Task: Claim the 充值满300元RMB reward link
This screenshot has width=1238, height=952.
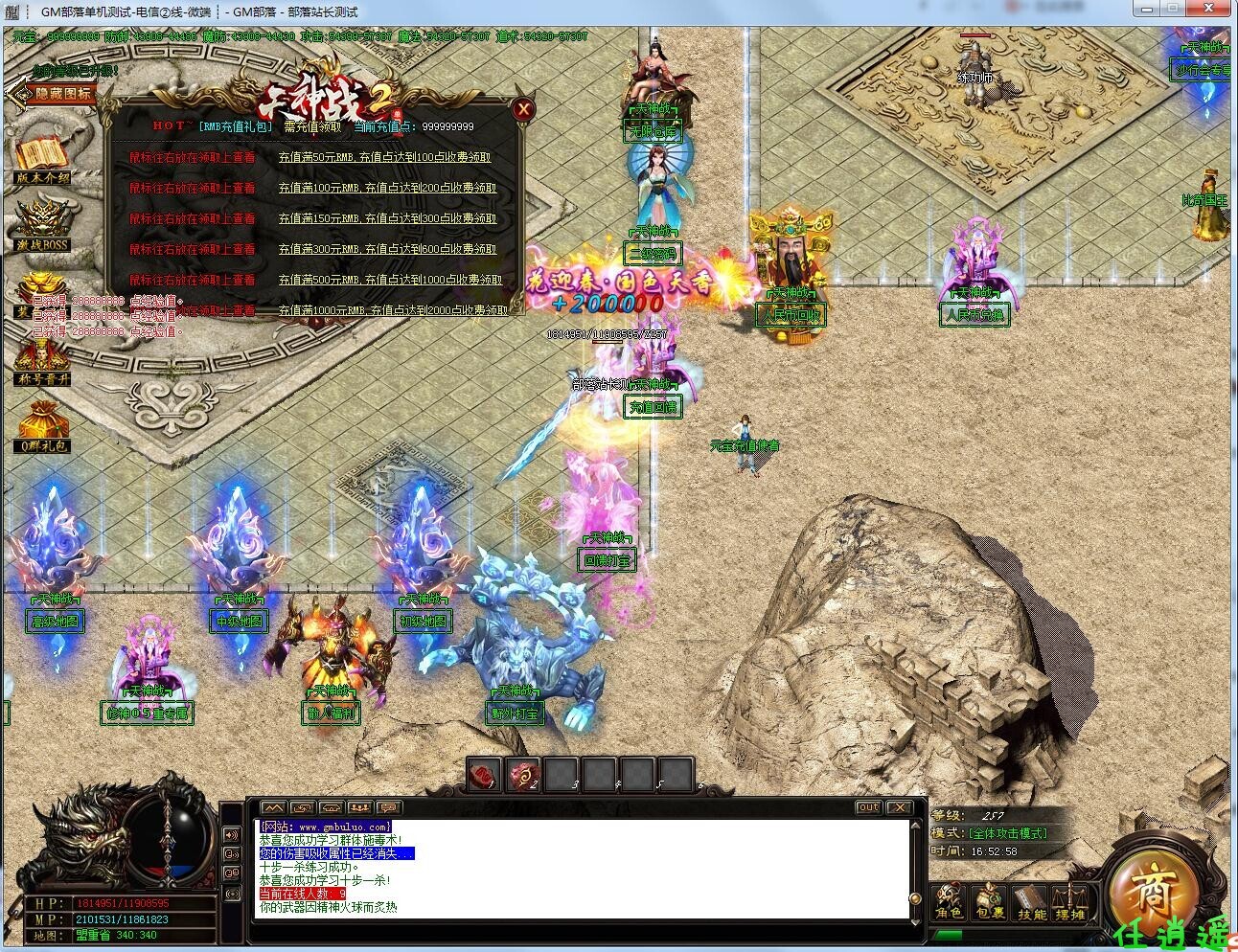Action: (x=387, y=250)
